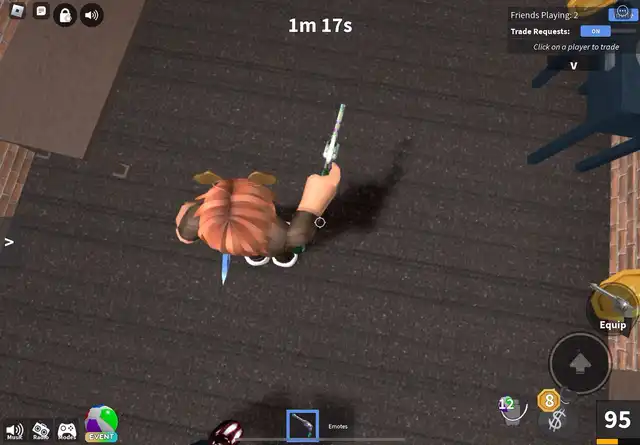This screenshot has height=445, width=640.
Task: Open the Emotes menu
Action: click(338, 427)
